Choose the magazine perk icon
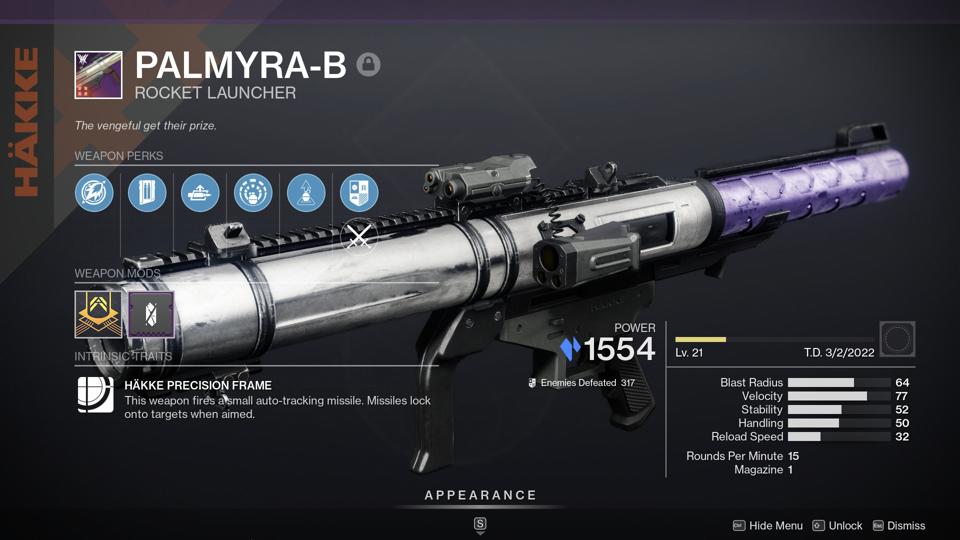The width and height of the screenshot is (960, 540). (147, 193)
